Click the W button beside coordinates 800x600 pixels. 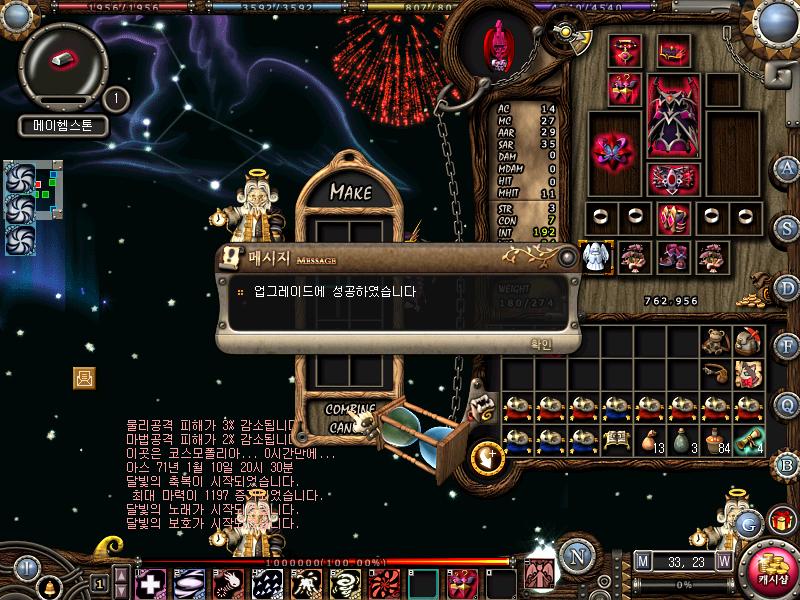coord(723,561)
